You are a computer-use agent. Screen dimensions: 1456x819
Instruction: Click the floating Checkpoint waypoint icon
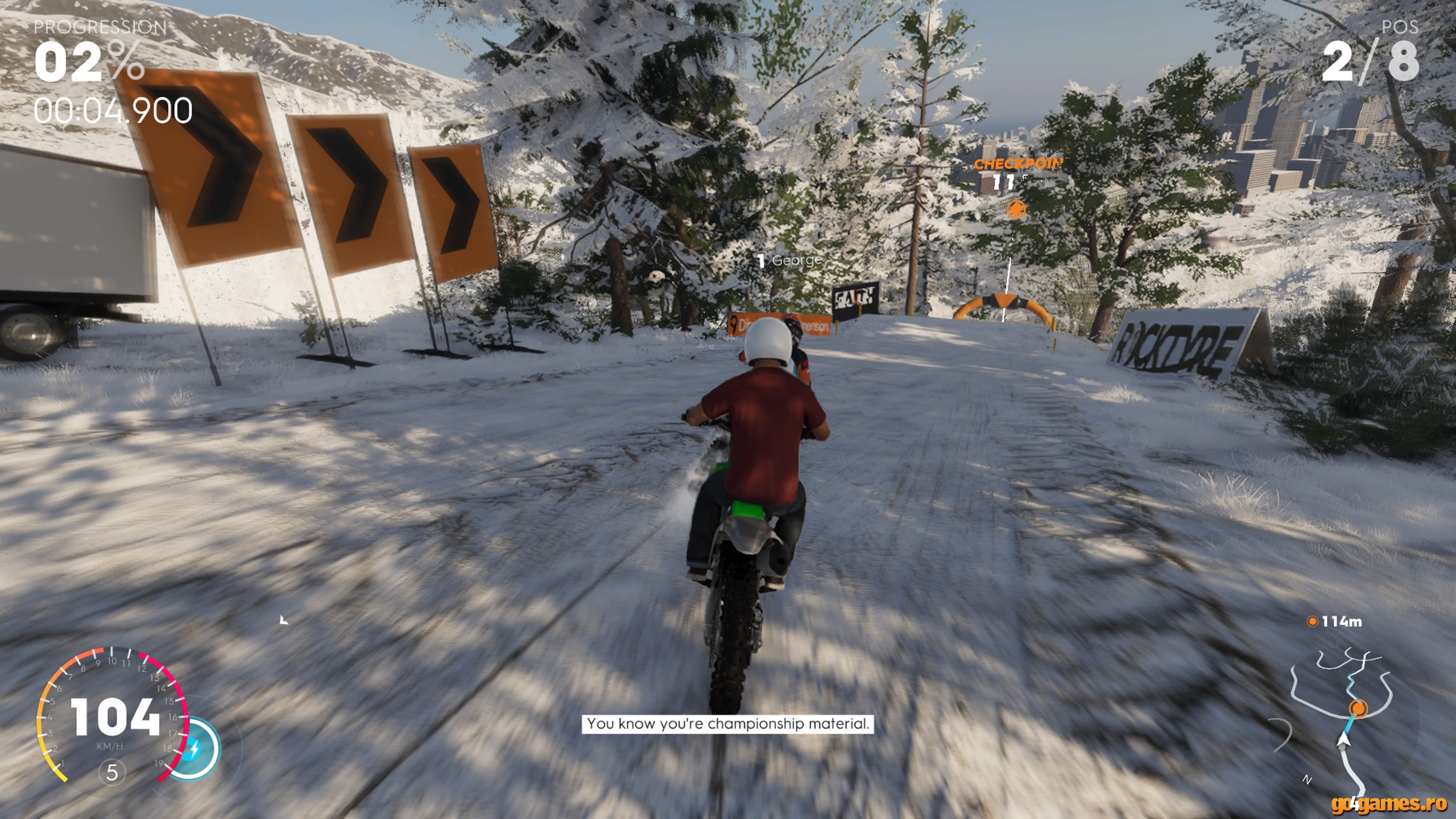click(1016, 209)
